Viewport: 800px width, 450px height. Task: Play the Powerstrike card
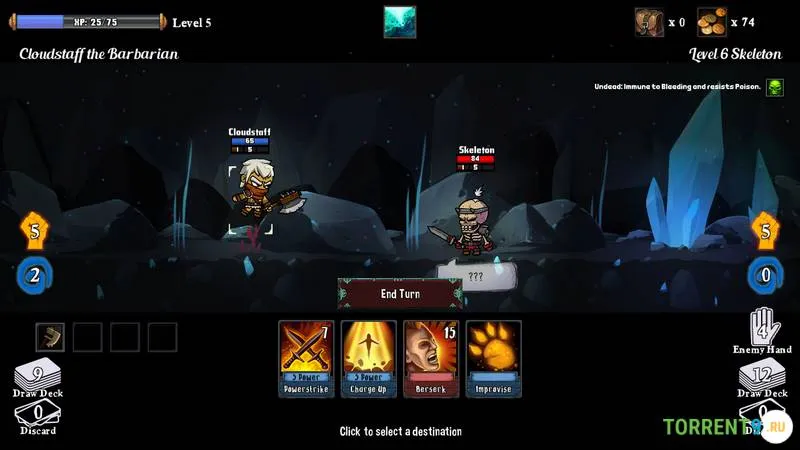point(306,358)
